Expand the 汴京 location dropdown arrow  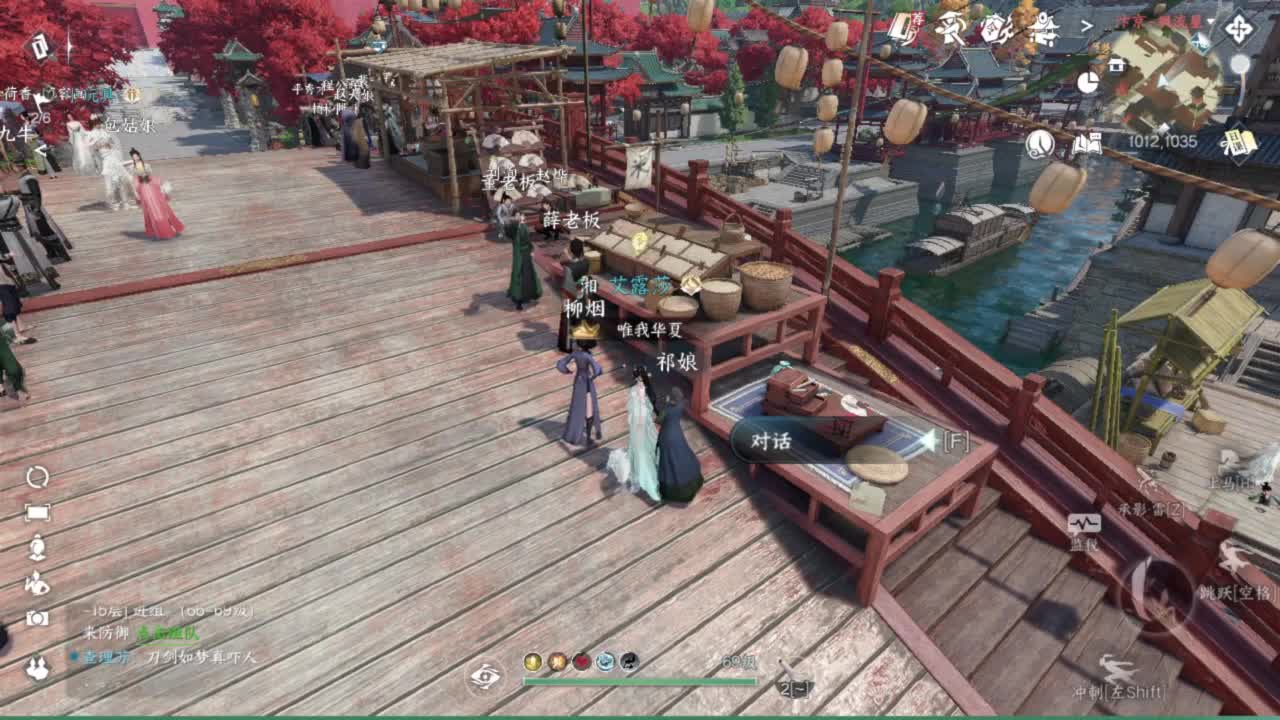click(1210, 21)
